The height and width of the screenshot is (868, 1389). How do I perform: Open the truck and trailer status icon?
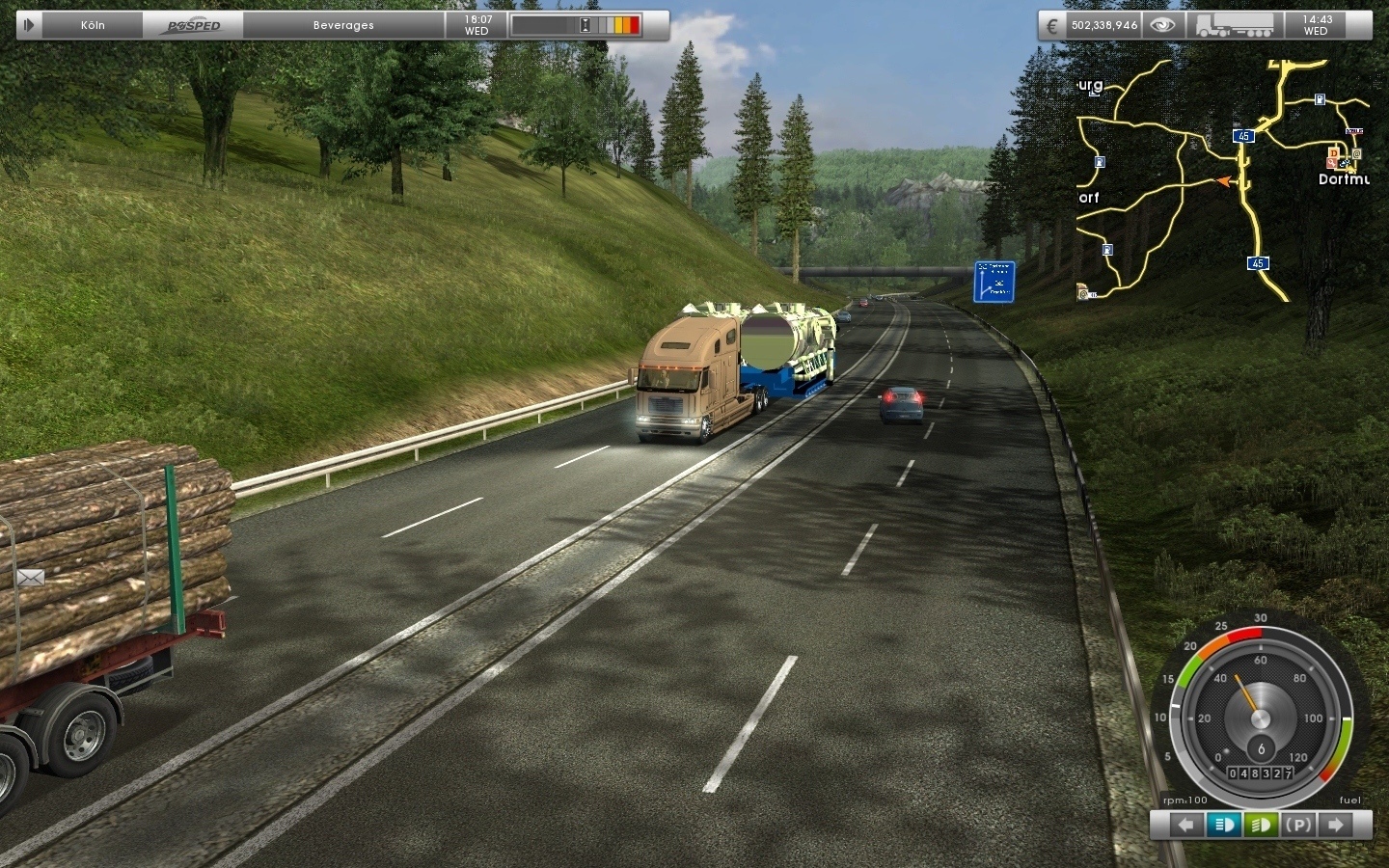tap(1237, 25)
